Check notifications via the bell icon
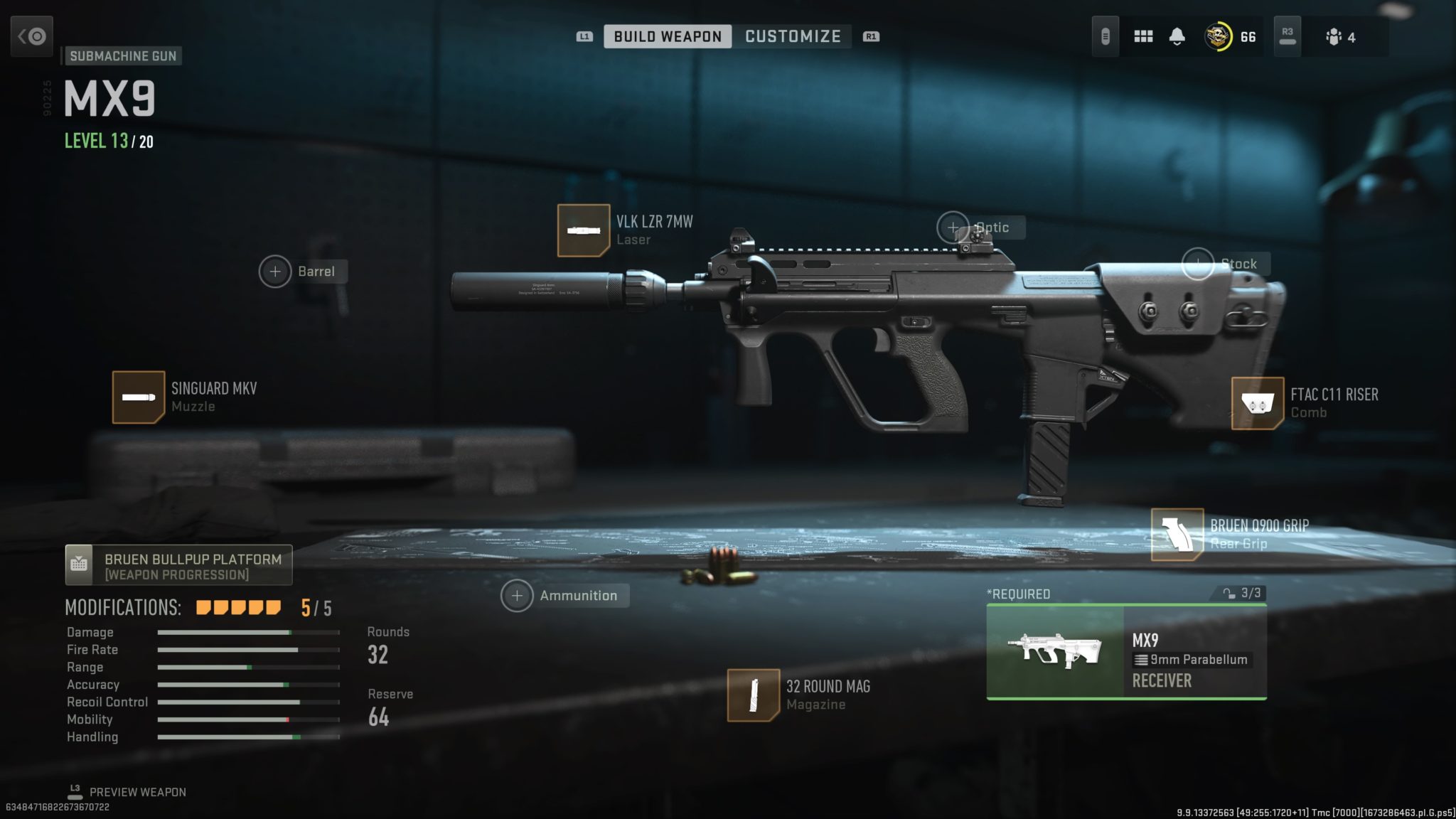 (1177, 36)
